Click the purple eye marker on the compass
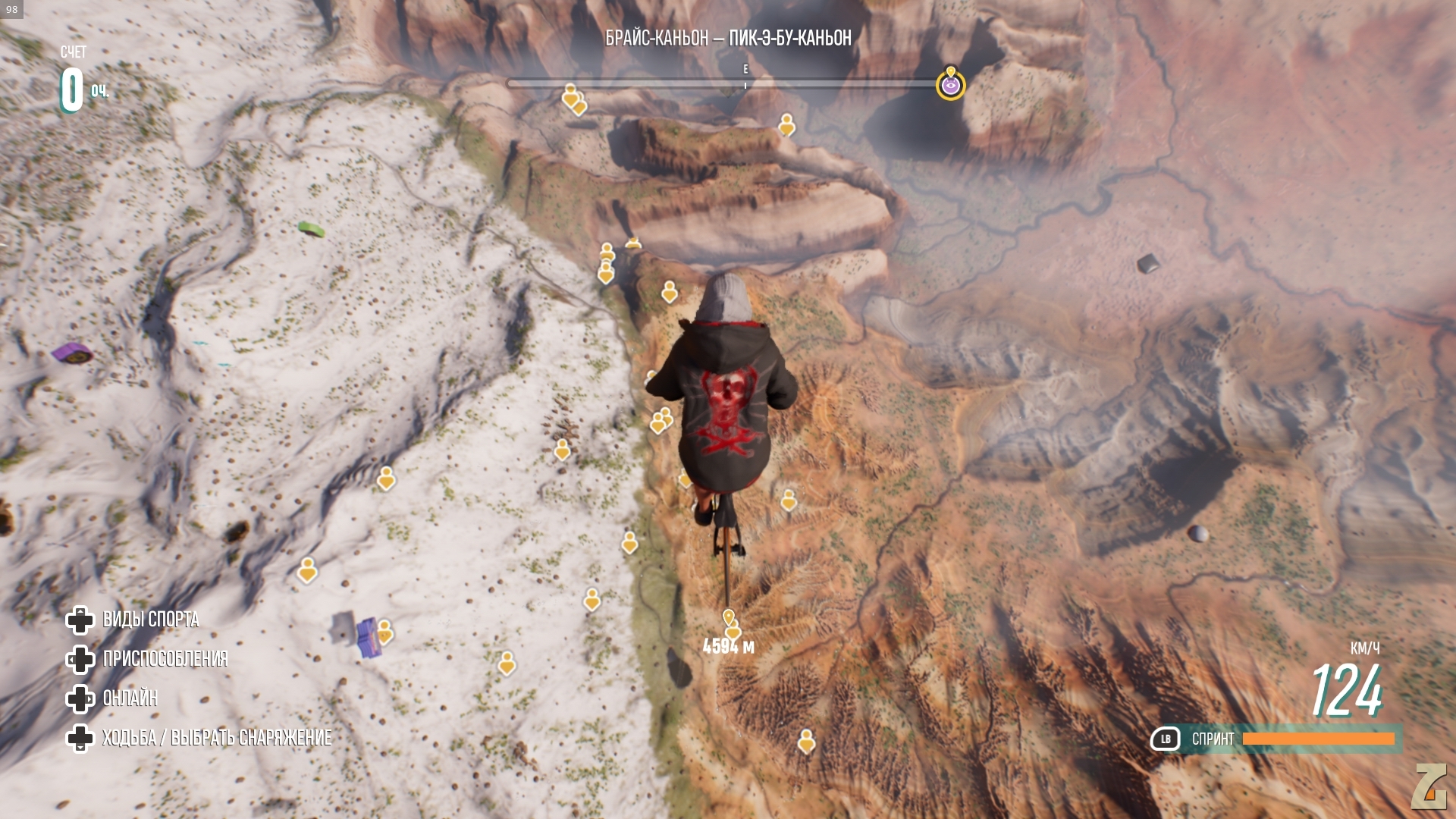This screenshot has width=1456, height=819. [950, 86]
